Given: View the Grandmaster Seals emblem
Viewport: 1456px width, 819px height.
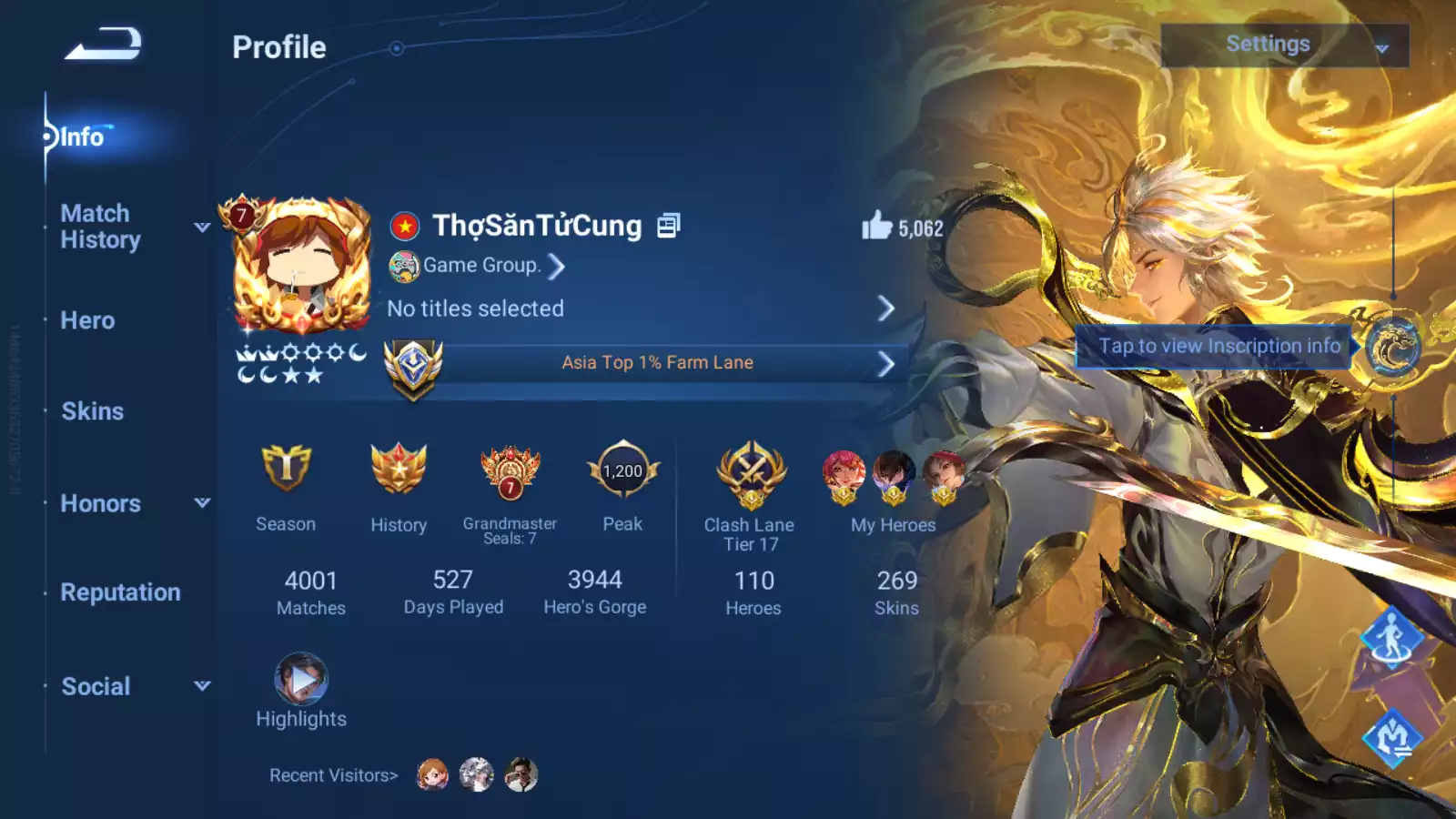Looking at the screenshot, I should pyautogui.click(x=508, y=472).
